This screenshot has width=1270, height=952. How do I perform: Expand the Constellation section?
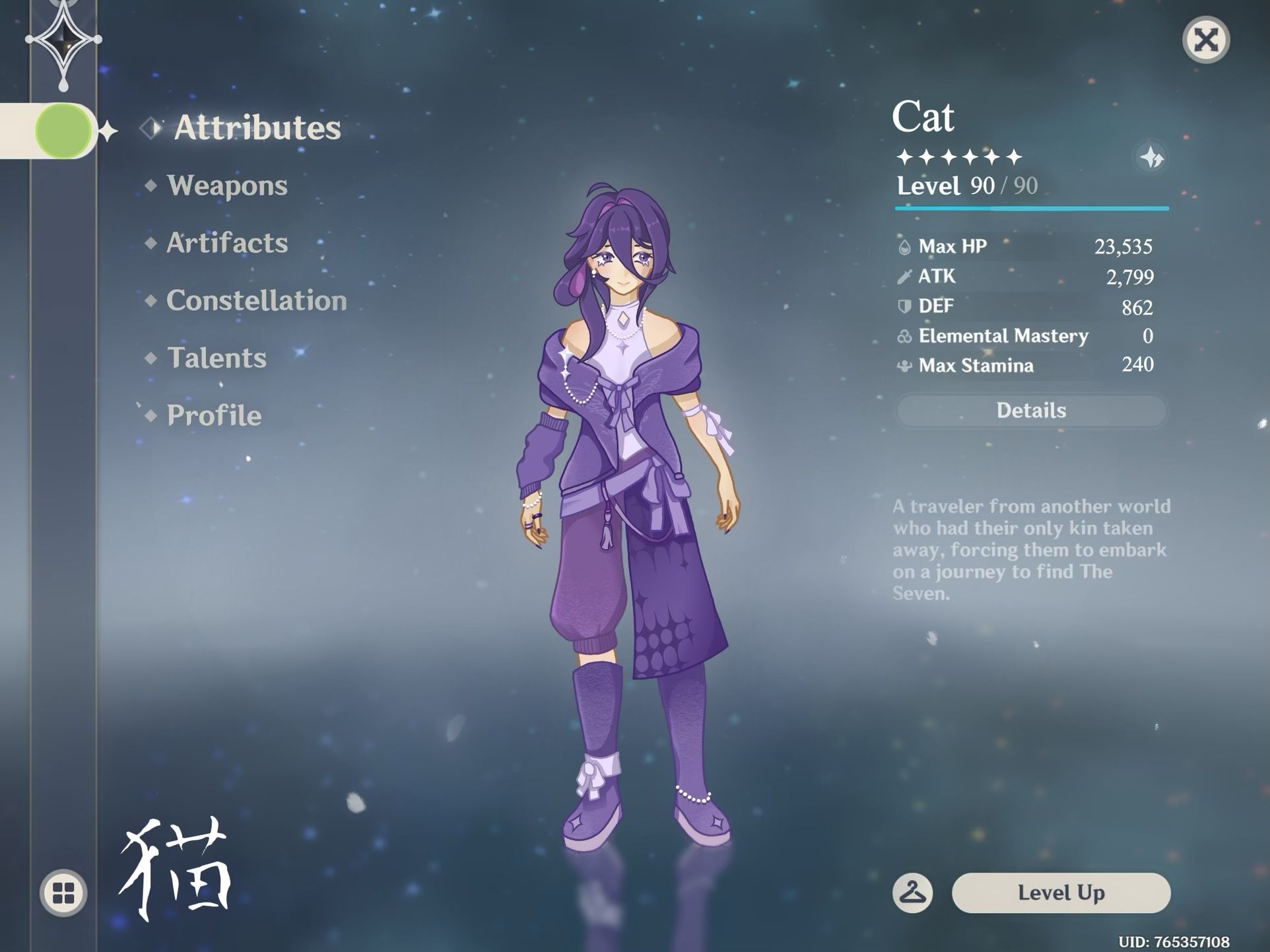[x=257, y=300]
